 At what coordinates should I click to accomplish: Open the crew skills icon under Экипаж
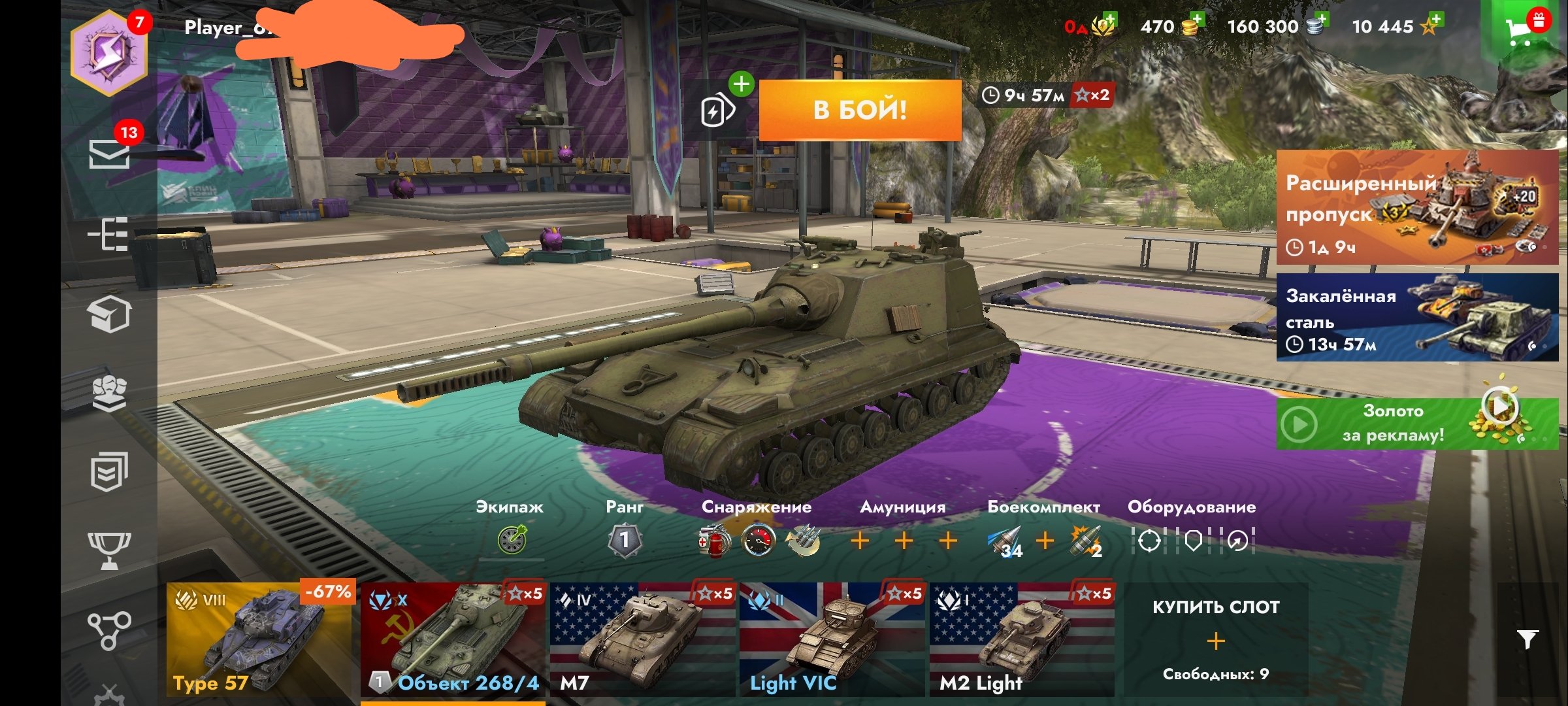click(x=512, y=540)
